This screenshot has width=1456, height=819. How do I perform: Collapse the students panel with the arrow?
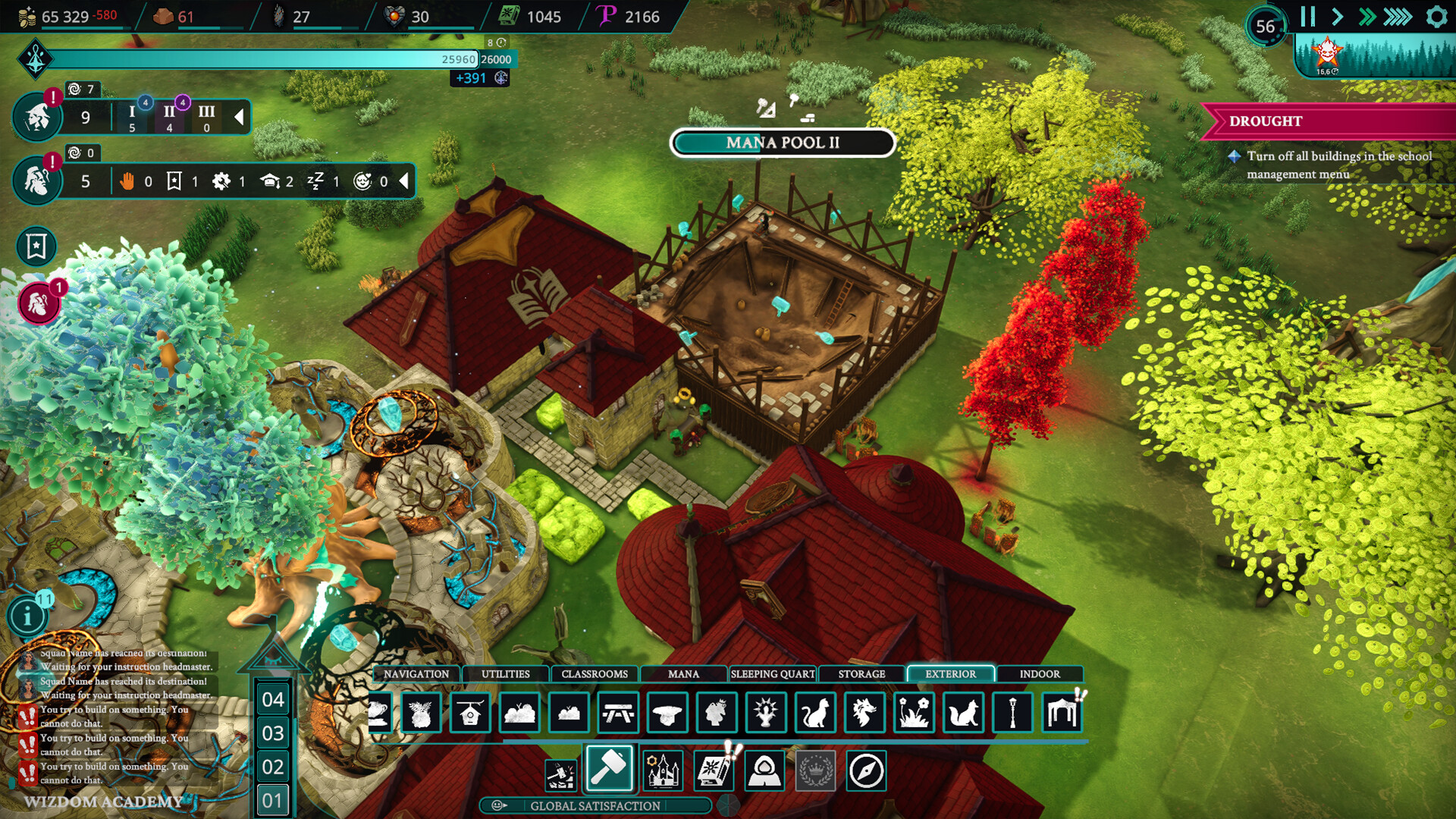tap(240, 118)
